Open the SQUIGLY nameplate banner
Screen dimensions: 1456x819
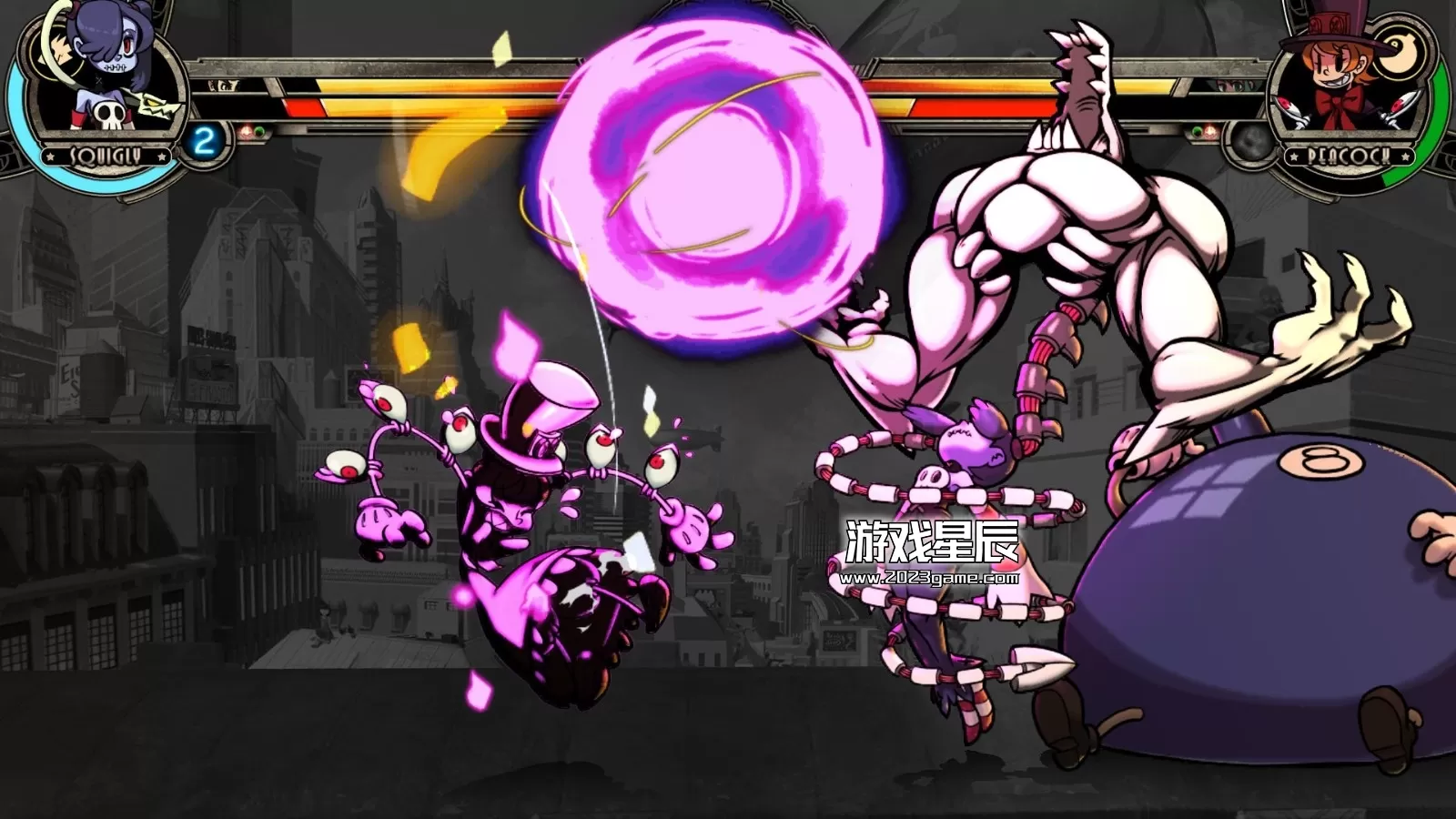[106, 155]
